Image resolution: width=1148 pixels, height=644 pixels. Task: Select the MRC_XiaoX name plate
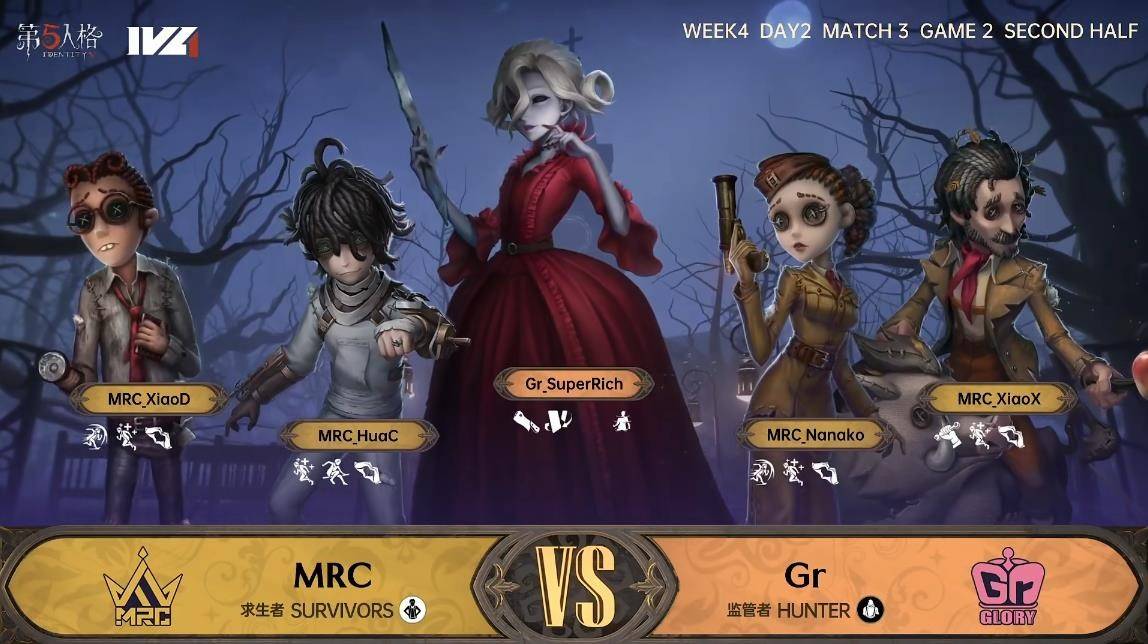pos(999,399)
